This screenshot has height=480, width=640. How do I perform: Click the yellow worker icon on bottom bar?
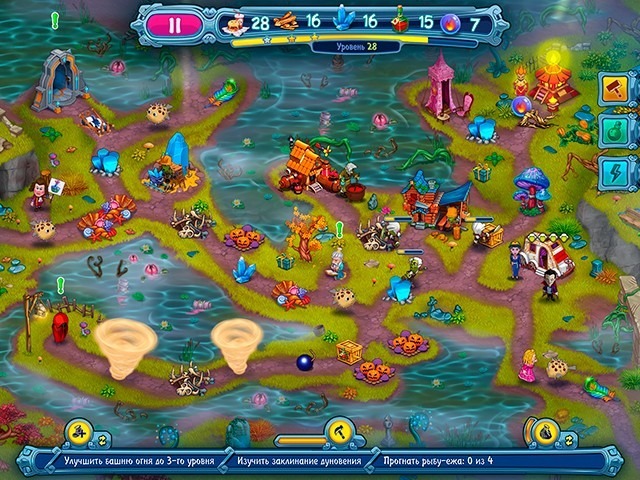click(75, 432)
